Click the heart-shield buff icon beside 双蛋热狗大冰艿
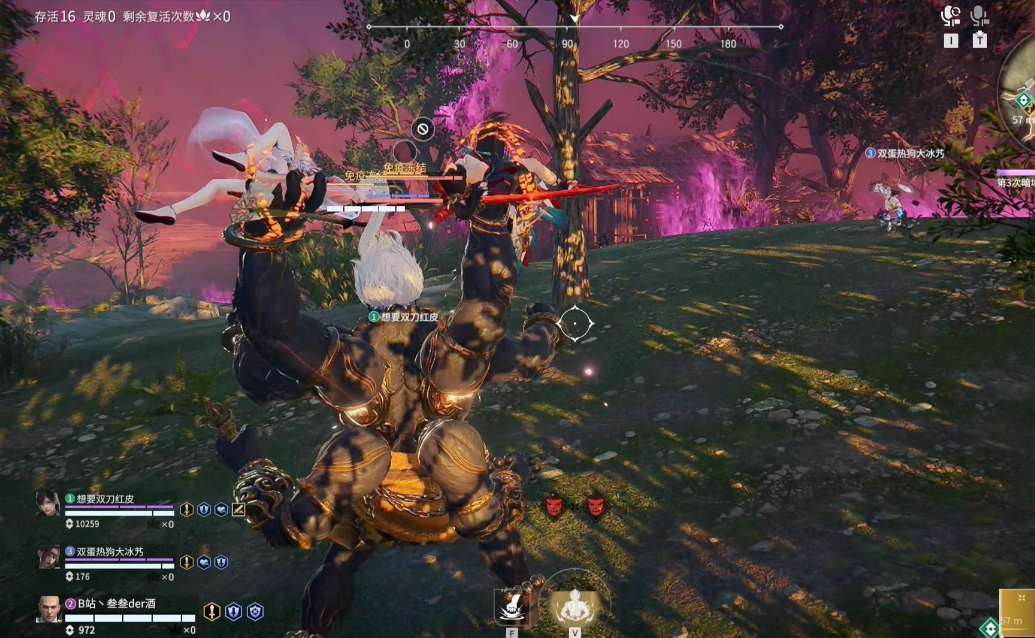The image size is (1035, 638). tap(204, 562)
